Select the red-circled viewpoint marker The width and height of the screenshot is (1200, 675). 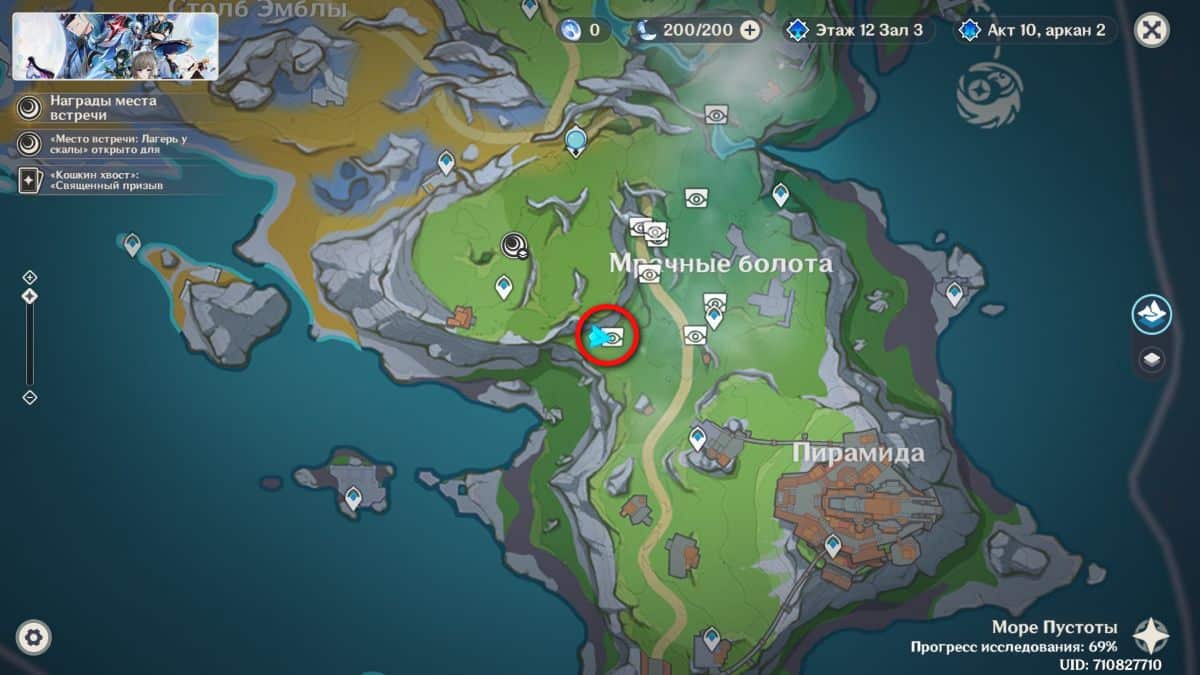612,338
